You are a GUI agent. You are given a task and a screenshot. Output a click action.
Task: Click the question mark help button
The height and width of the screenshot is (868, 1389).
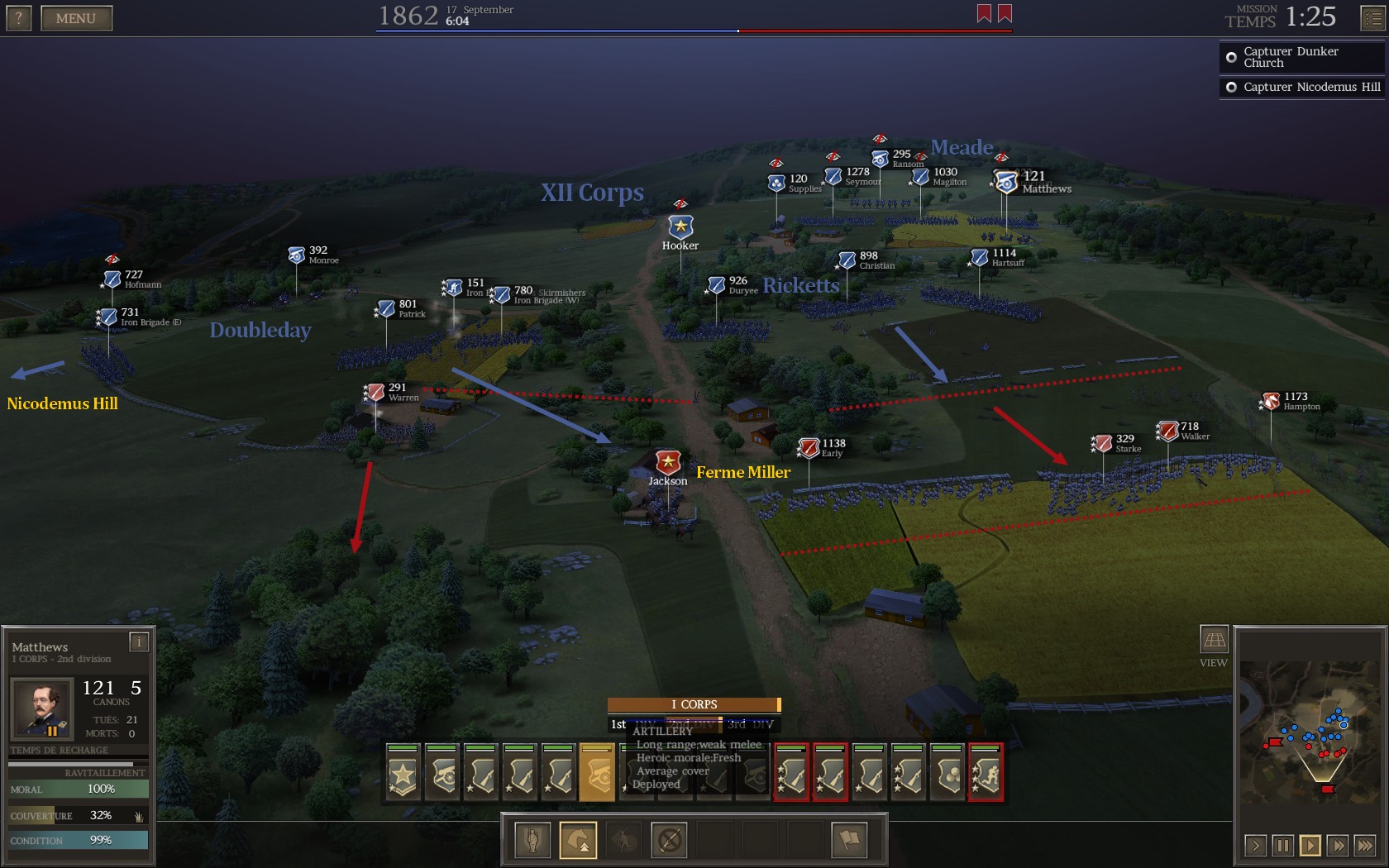[x=18, y=18]
